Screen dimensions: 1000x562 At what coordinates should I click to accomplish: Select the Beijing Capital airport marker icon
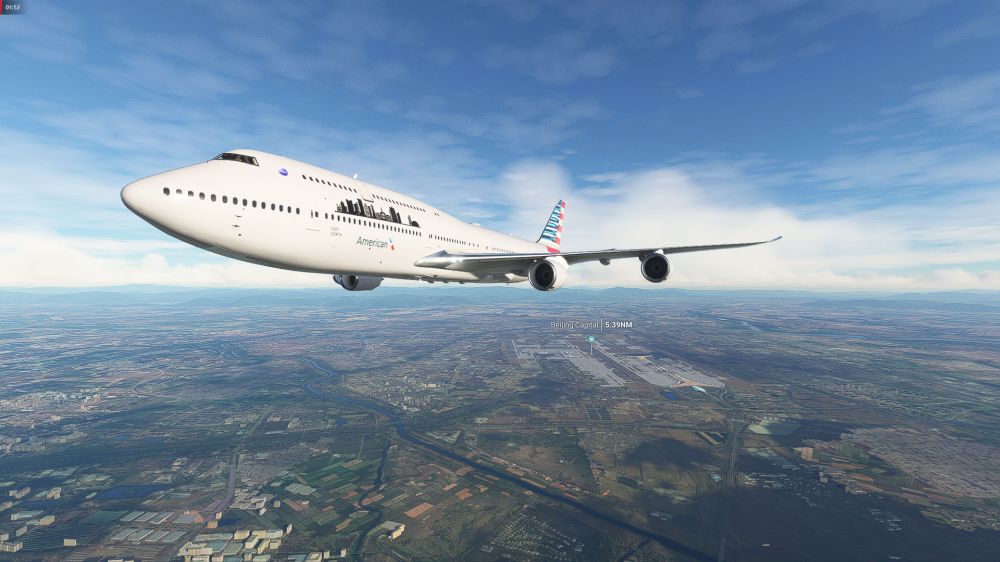click(591, 339)
